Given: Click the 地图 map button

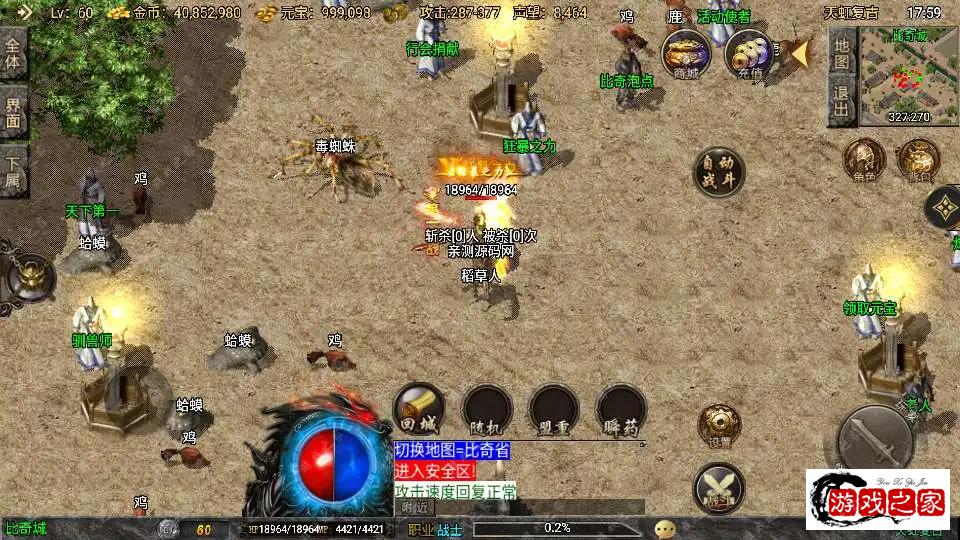Looking at the screenshot, I should pyautogui.click(x=842, y=52).
